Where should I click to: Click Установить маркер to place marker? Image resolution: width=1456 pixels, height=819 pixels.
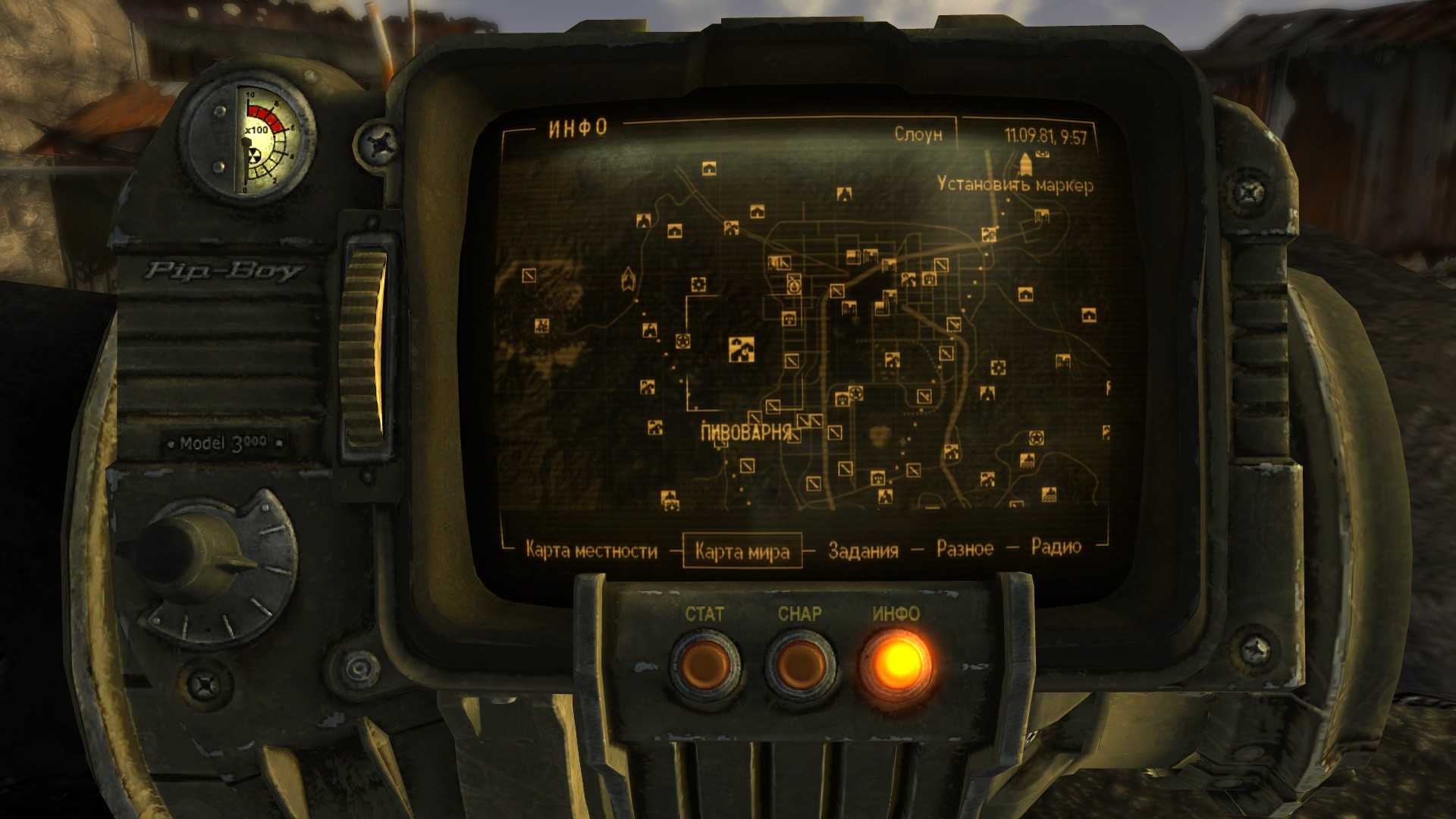coord(1015,184)
